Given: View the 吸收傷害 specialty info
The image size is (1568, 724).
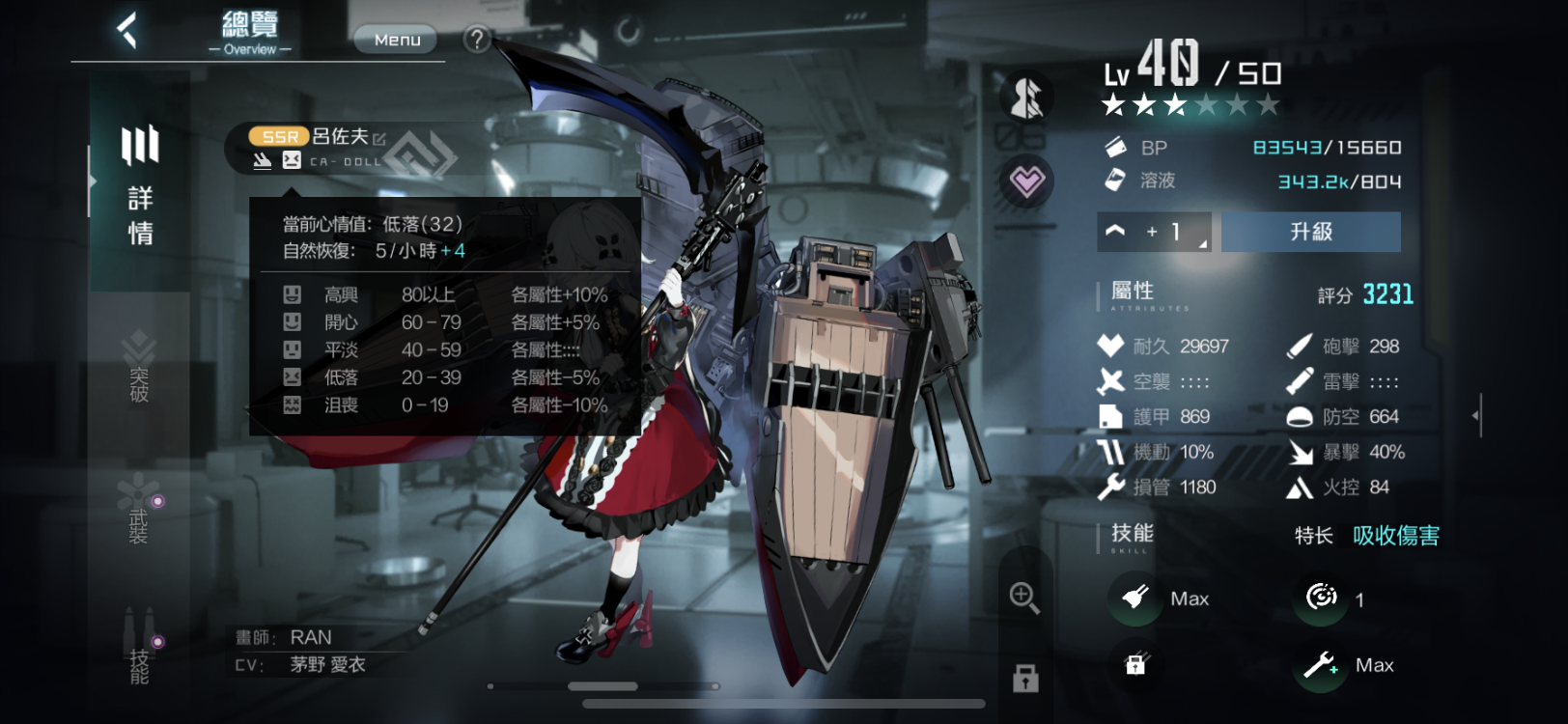Looking at the screenshot, I should (x=1395, y=536).
